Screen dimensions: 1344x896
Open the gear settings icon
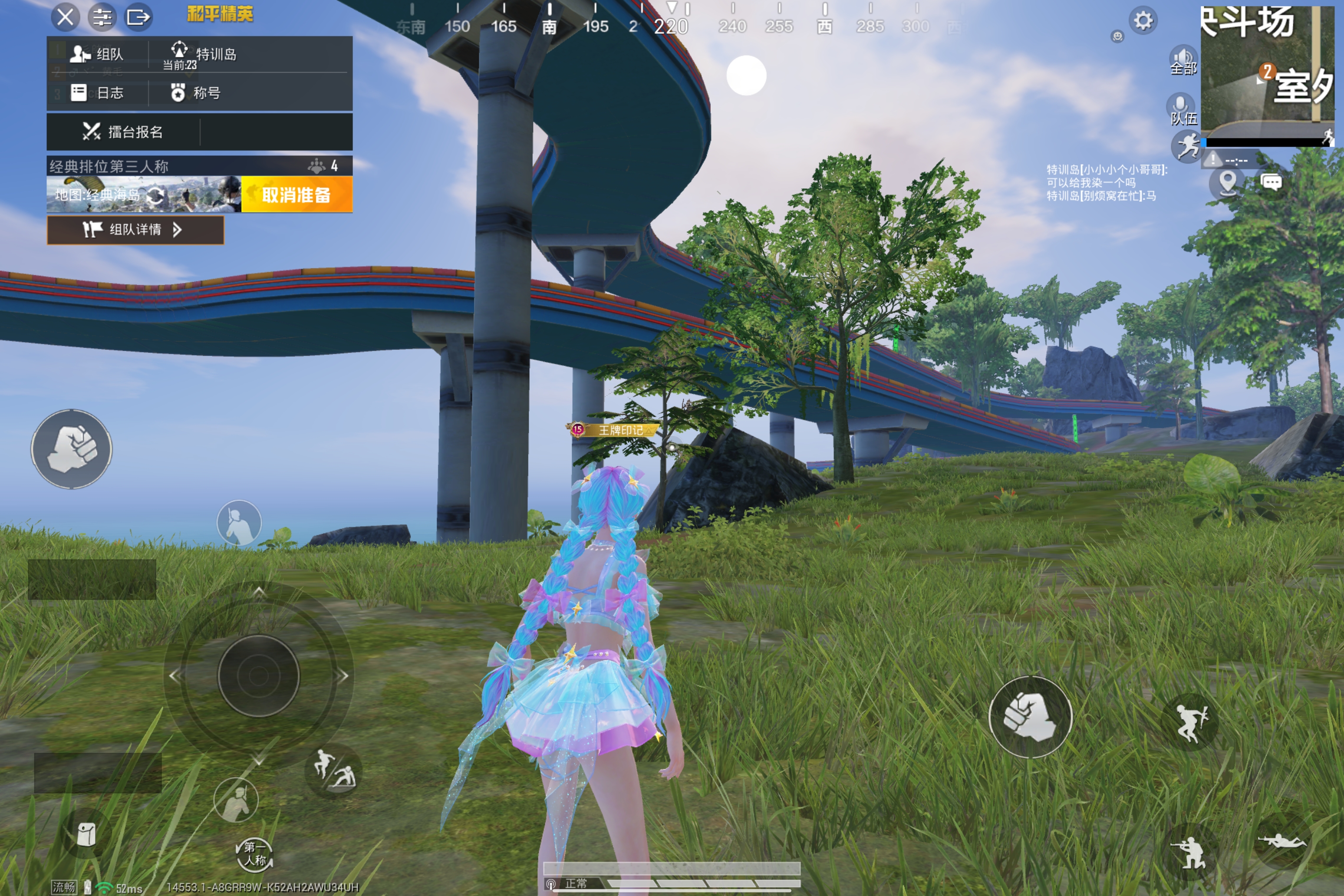pyautogui.click(x=1143, y=21)
